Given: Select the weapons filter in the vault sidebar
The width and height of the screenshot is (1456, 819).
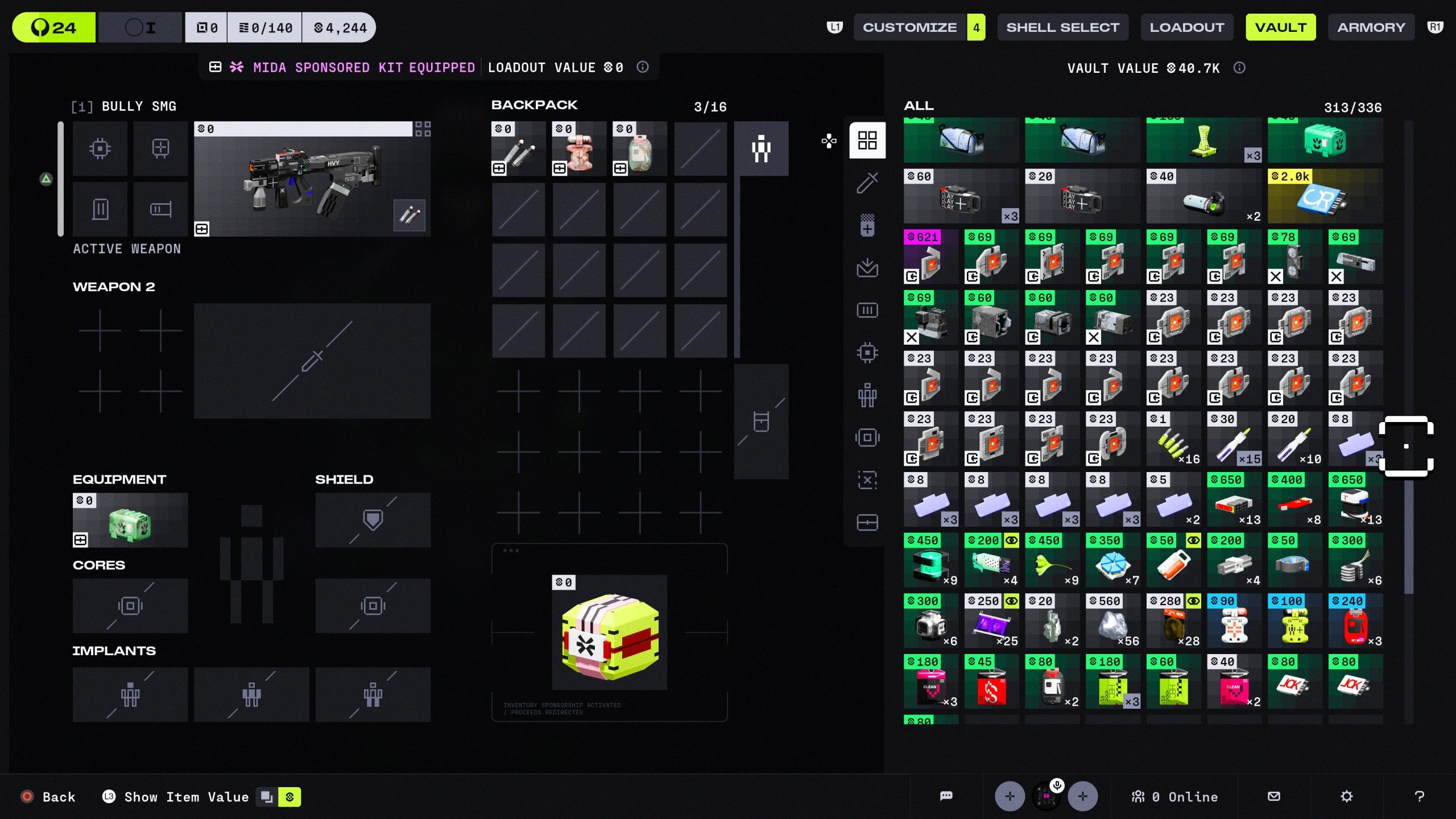Looking at the screenshot, I should [x=867, y=183].
